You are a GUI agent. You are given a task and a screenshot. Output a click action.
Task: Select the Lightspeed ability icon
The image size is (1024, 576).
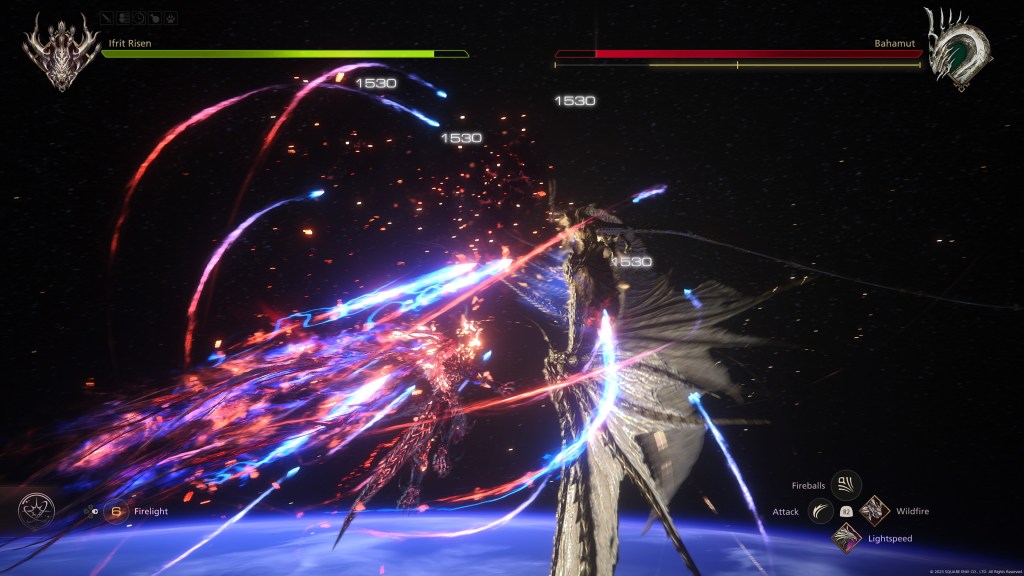846,538
